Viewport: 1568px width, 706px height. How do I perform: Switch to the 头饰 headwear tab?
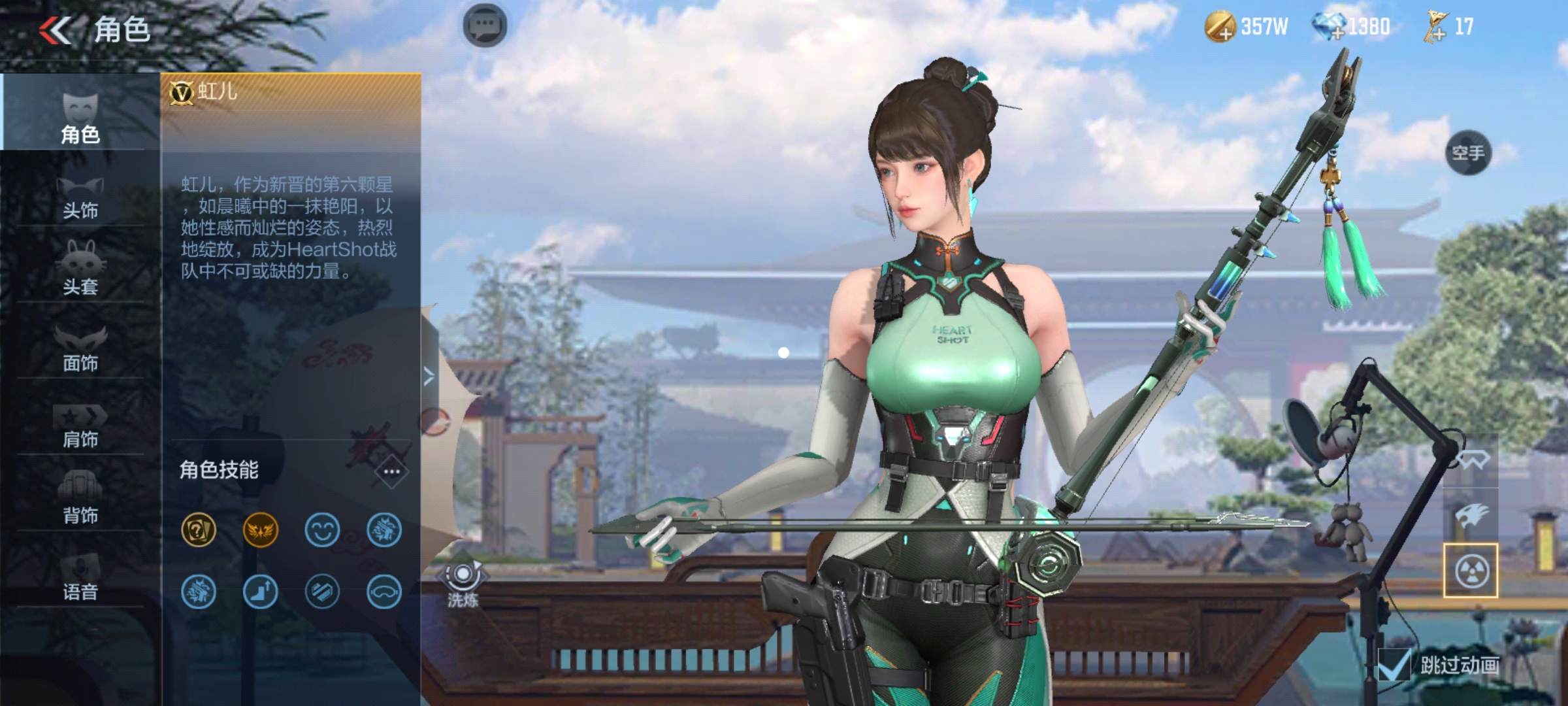click(x=80, y=196)
